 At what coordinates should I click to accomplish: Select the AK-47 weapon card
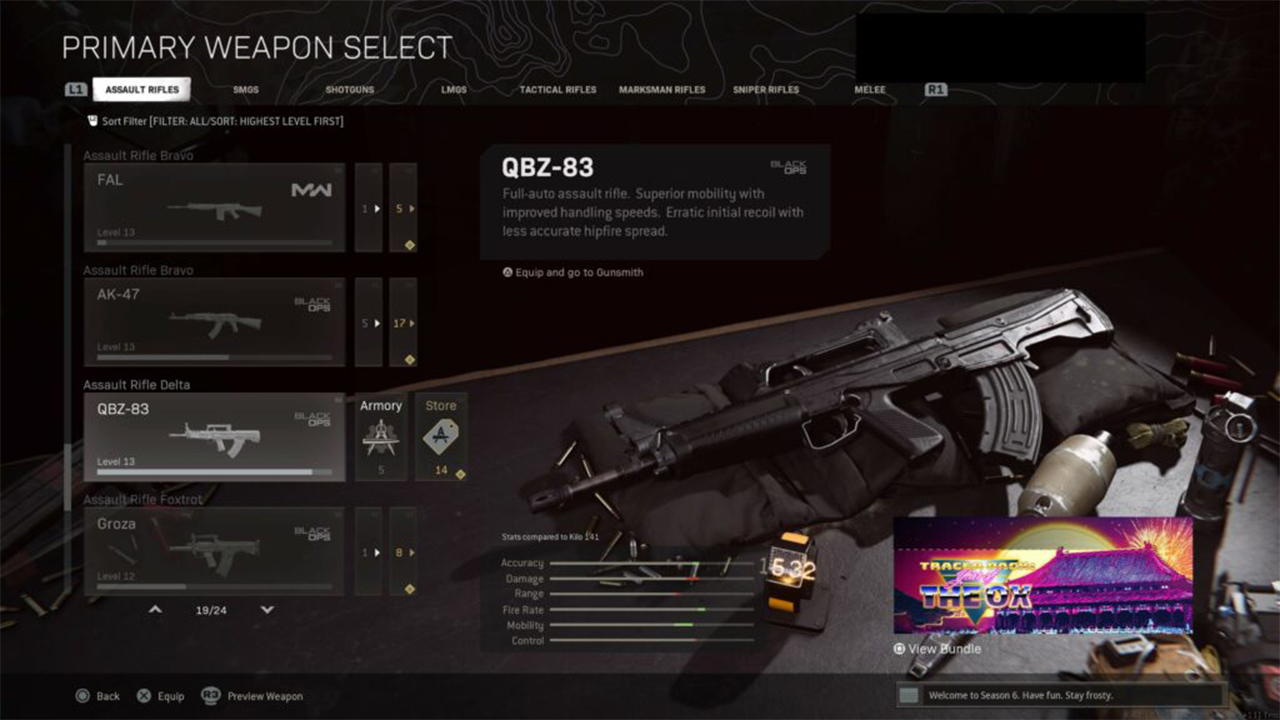pyautogui.click(x=214, y=322)
